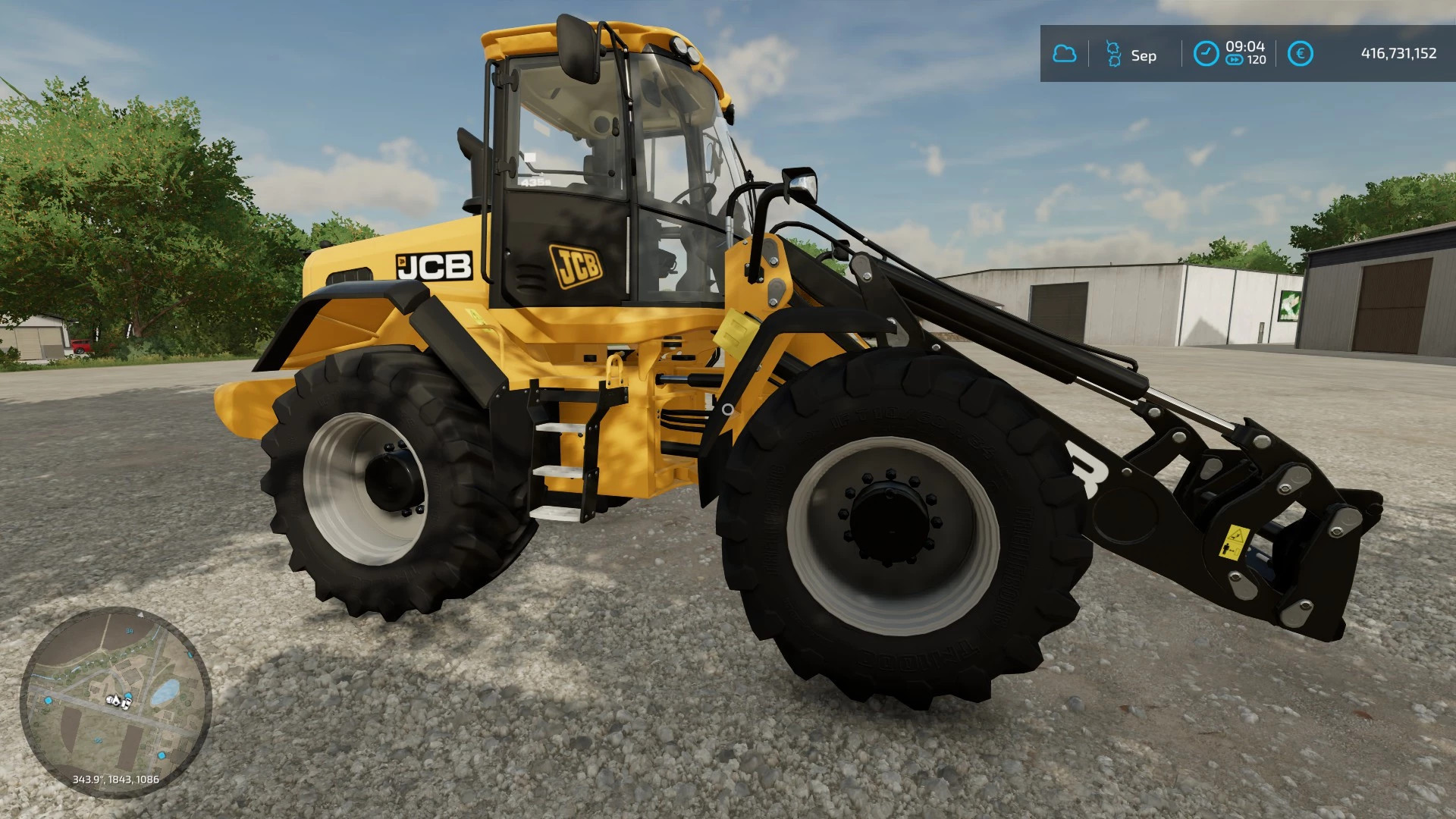
Task: Click the cloud weather icon
Action: [1065, 54]
